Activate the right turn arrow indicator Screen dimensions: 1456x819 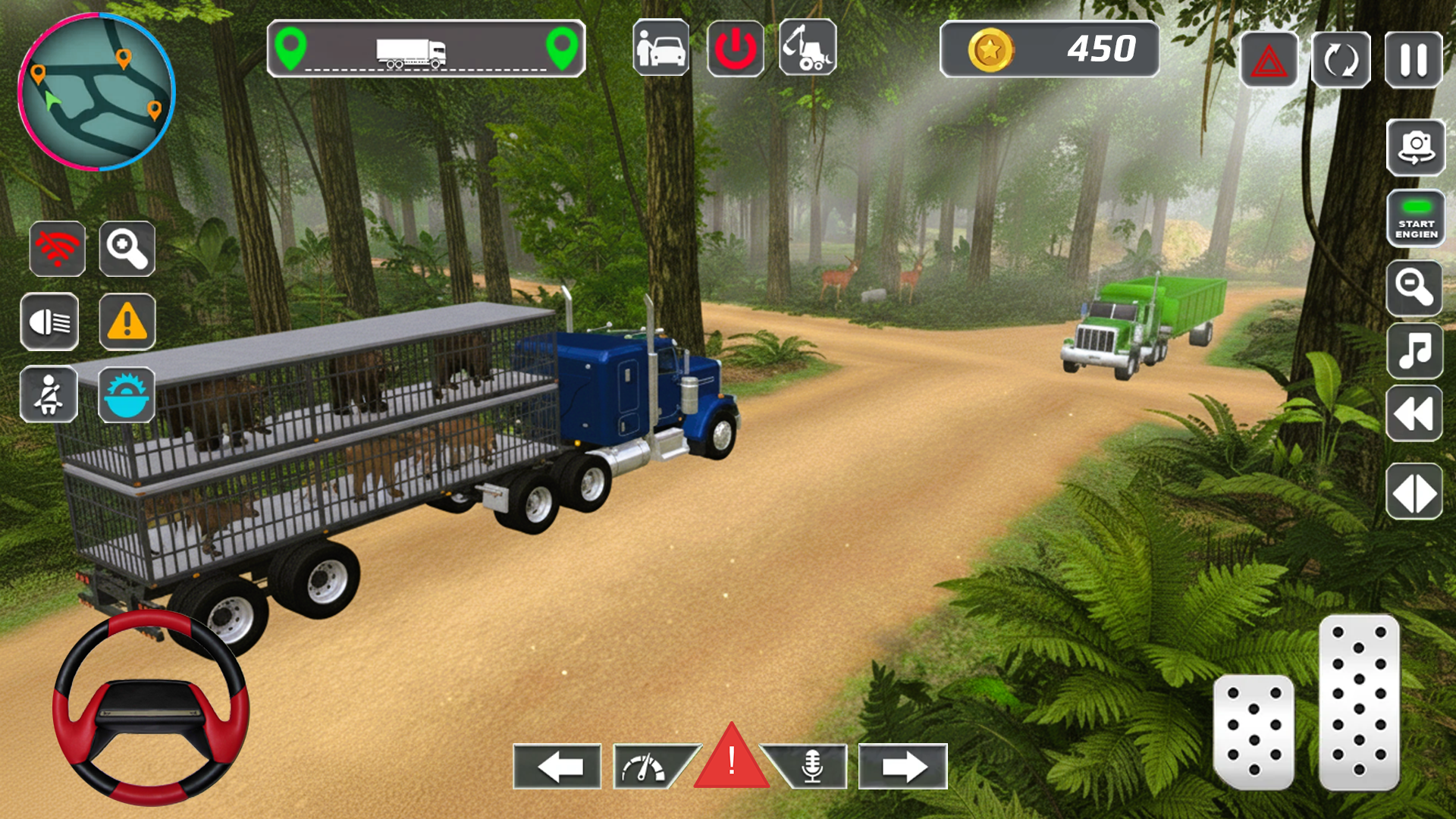point(902,767)
